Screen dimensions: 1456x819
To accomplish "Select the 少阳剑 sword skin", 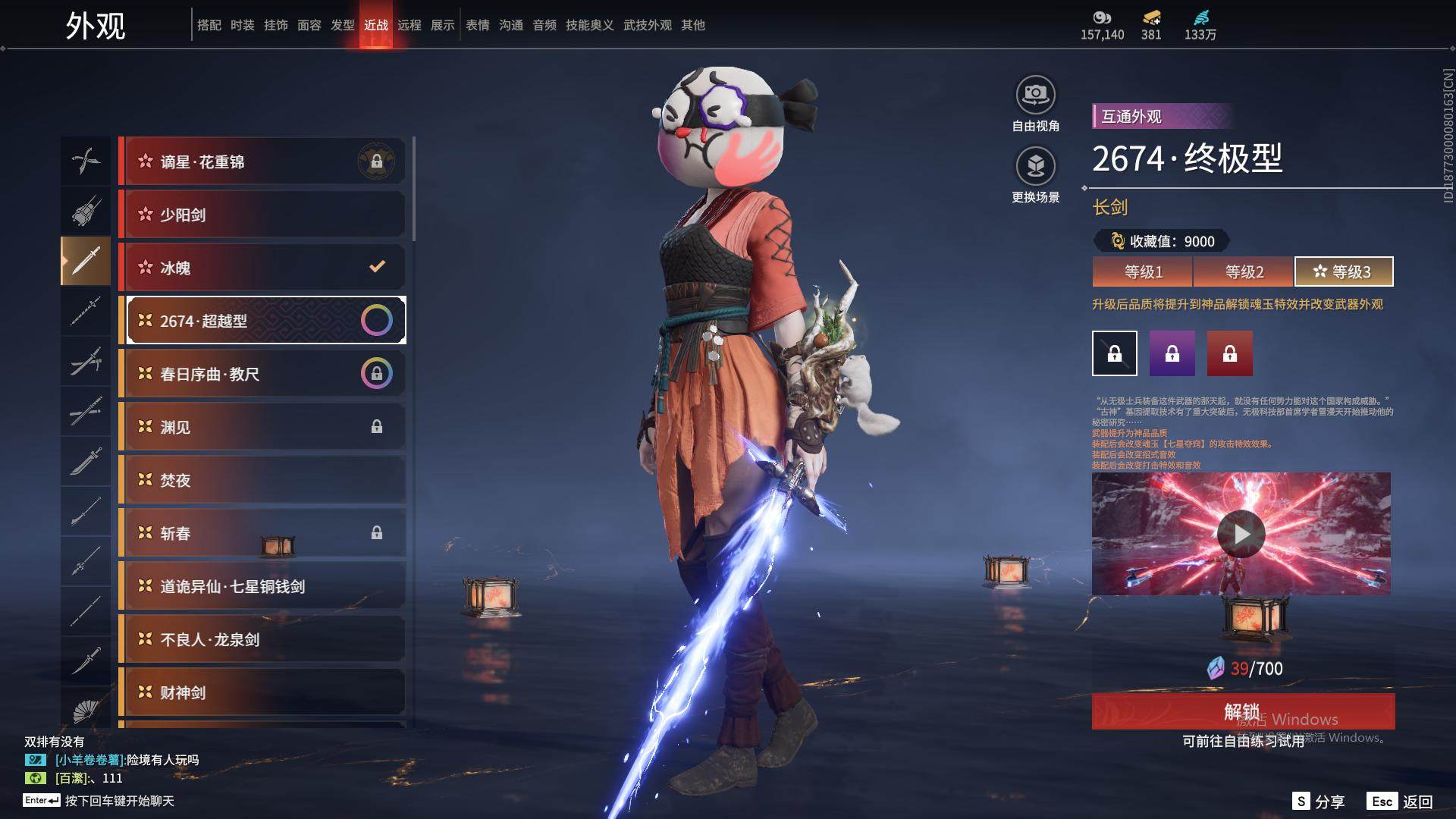I will pyautogui.click(x=262, y=215).
